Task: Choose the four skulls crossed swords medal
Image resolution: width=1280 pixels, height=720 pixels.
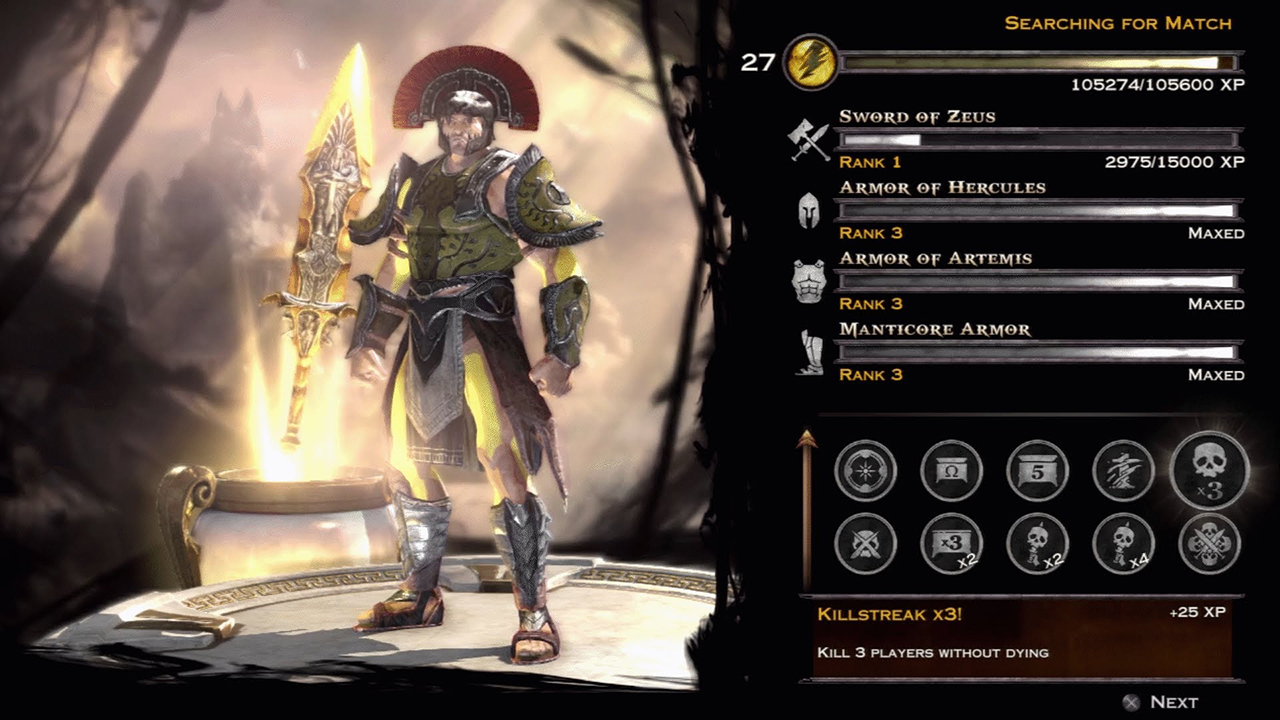Action: [1209, 543]
